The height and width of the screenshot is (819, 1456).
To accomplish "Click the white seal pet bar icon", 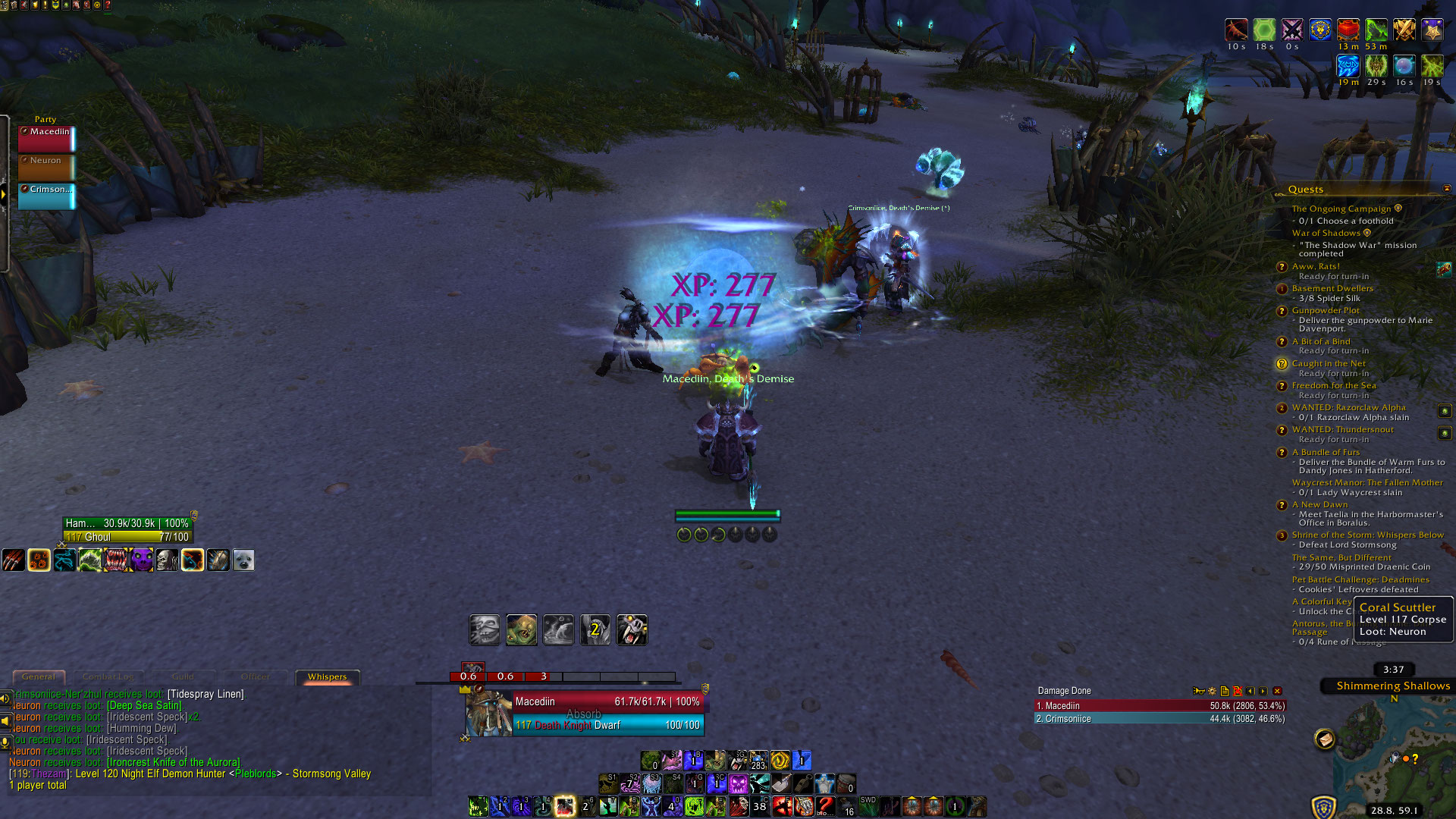I will [243, 560].
